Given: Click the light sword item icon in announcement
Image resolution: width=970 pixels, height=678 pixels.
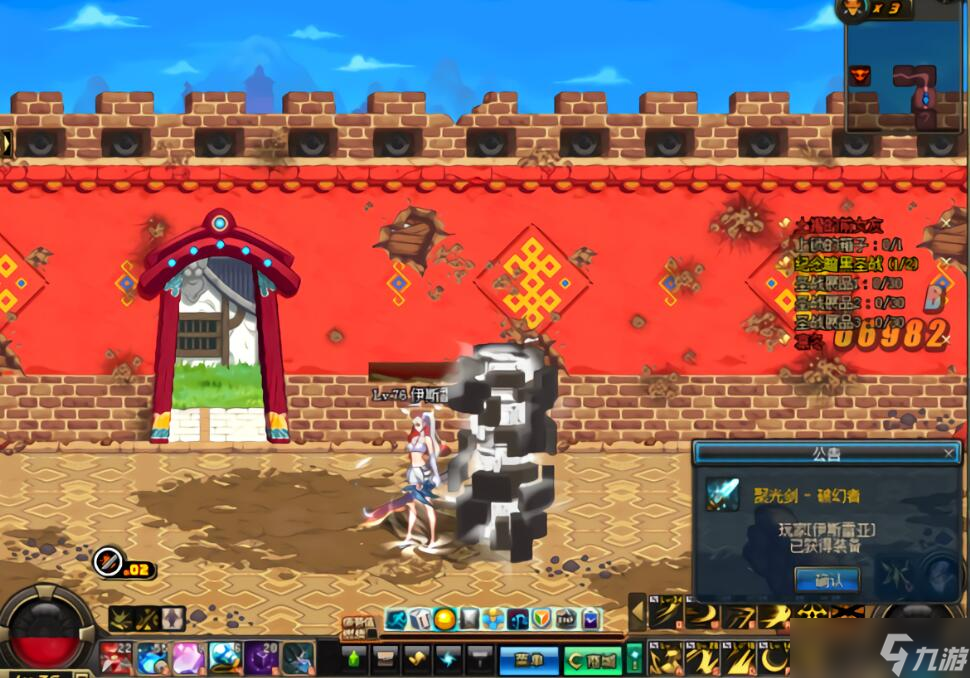Looking at the screenshot, I should tap(722, 494).
